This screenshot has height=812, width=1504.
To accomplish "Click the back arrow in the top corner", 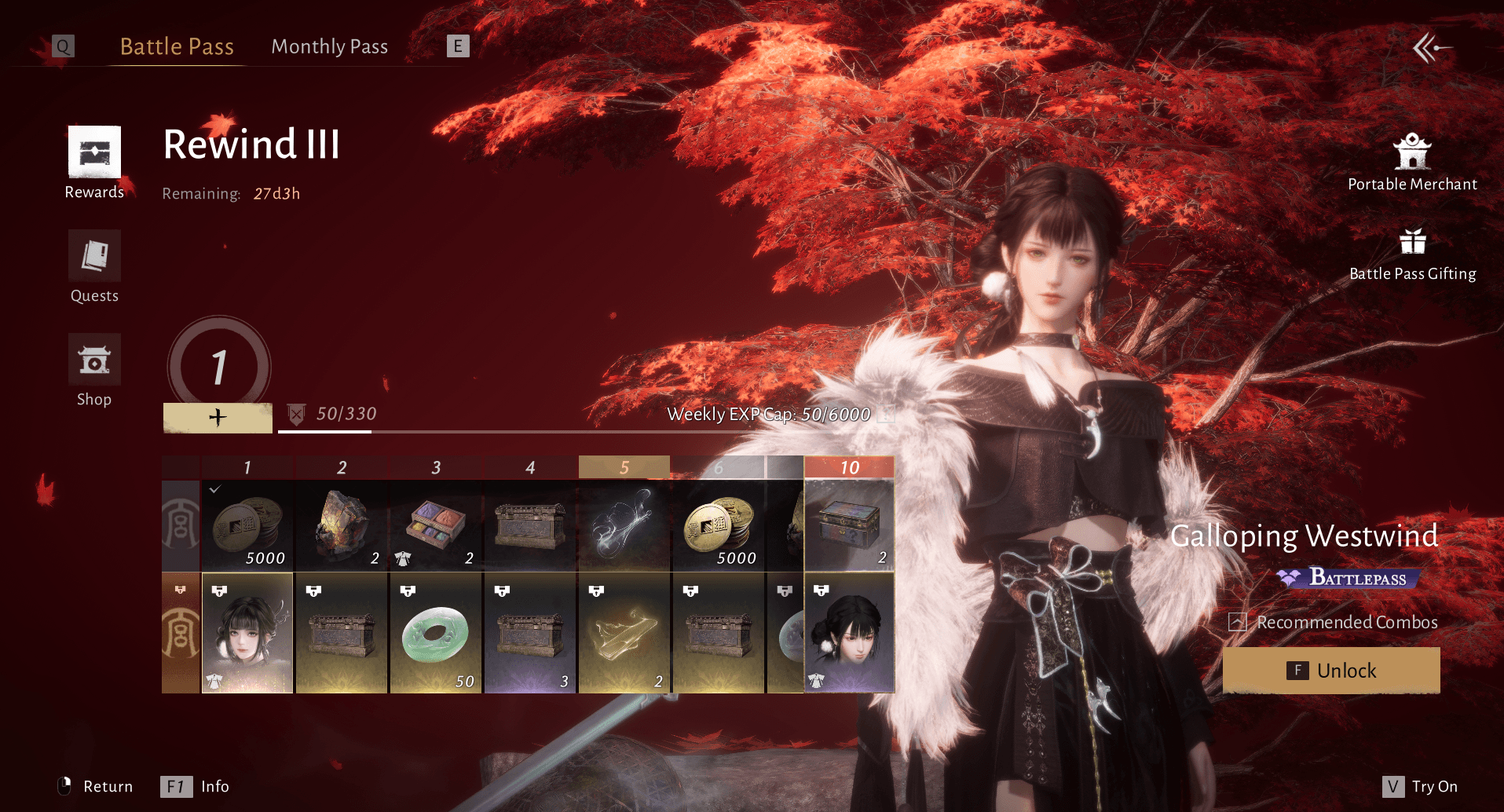I will coord(1432,48).
